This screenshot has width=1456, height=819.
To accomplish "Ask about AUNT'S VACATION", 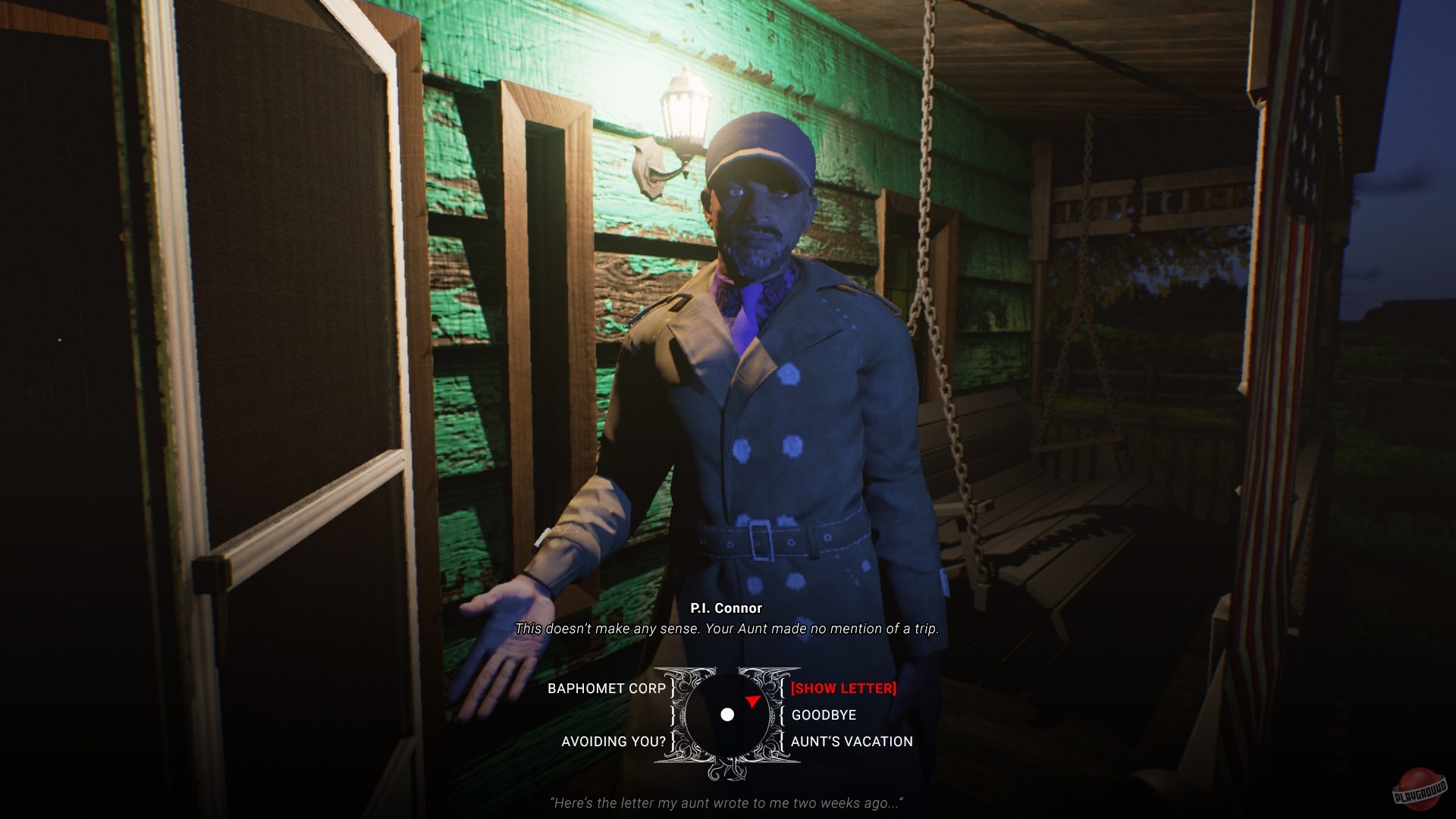I will [851, 742].
